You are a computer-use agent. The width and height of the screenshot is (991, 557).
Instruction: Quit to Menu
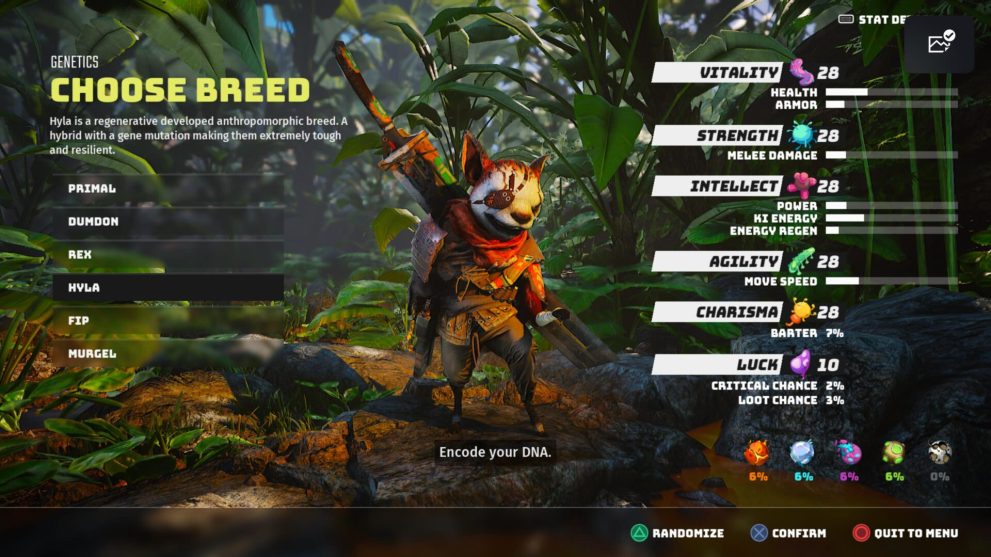tap(905, 534)
